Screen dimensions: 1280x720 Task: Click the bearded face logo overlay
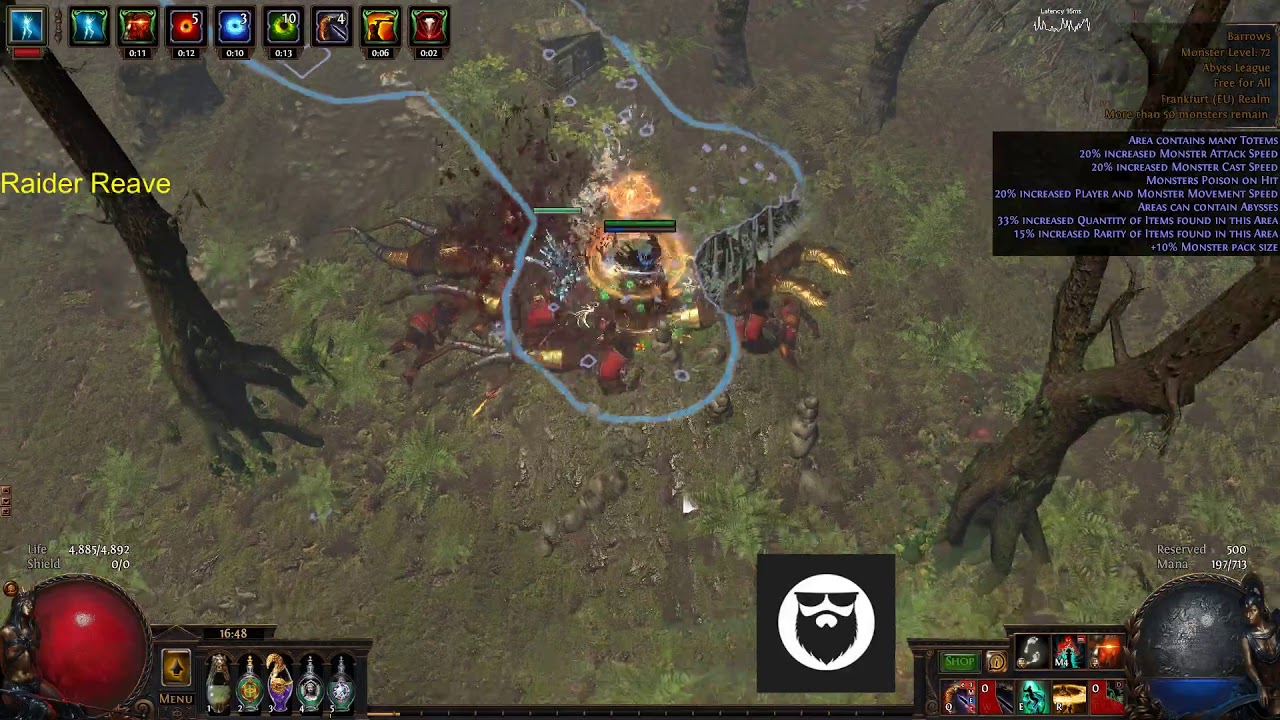point(826,623)
